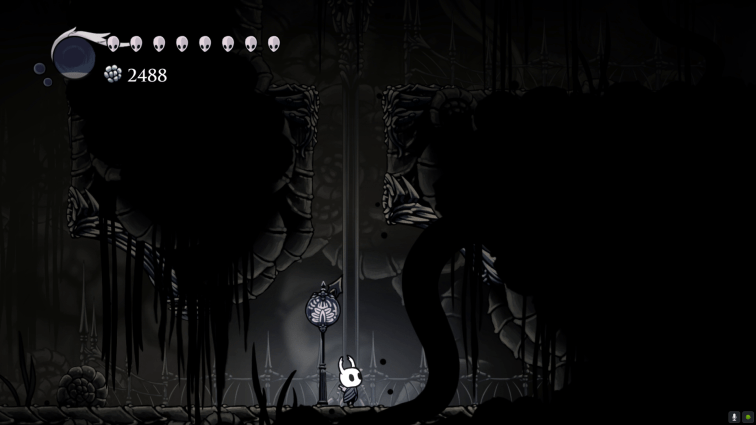Click the green recording overlay icon
The width and height of the screenshot is (756, 425).
(747, 417)
